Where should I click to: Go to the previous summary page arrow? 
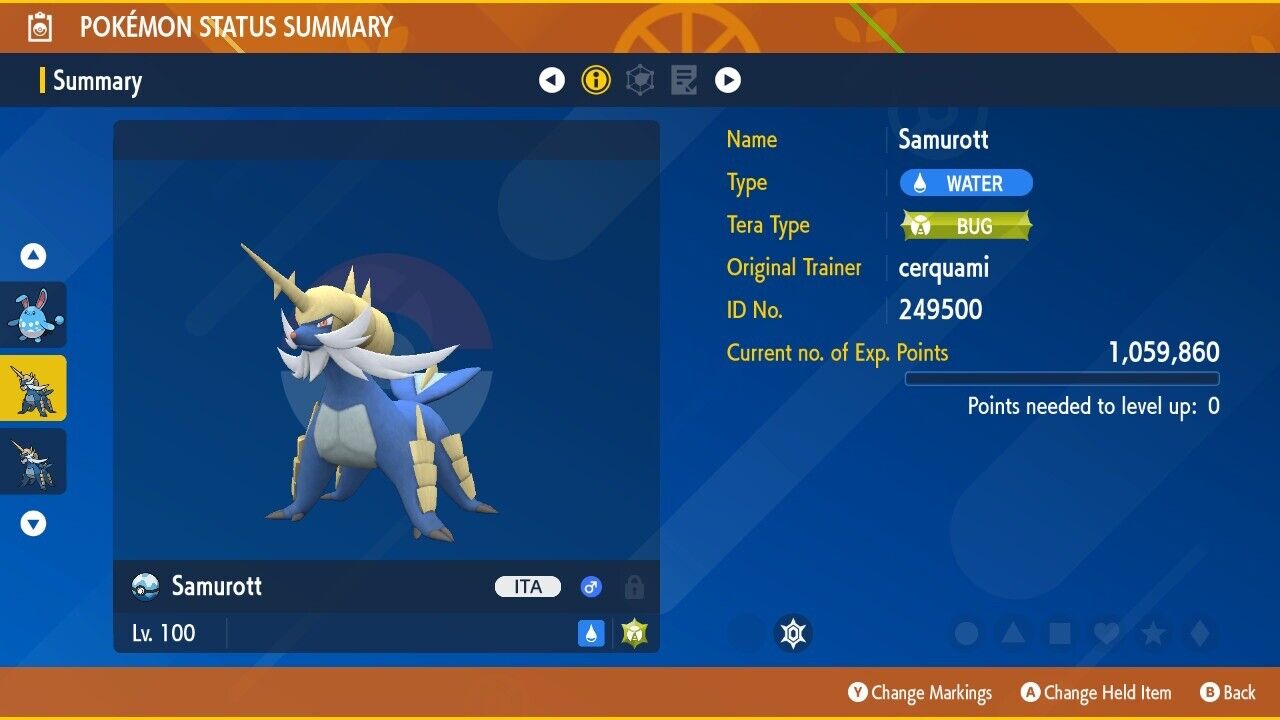552,80
